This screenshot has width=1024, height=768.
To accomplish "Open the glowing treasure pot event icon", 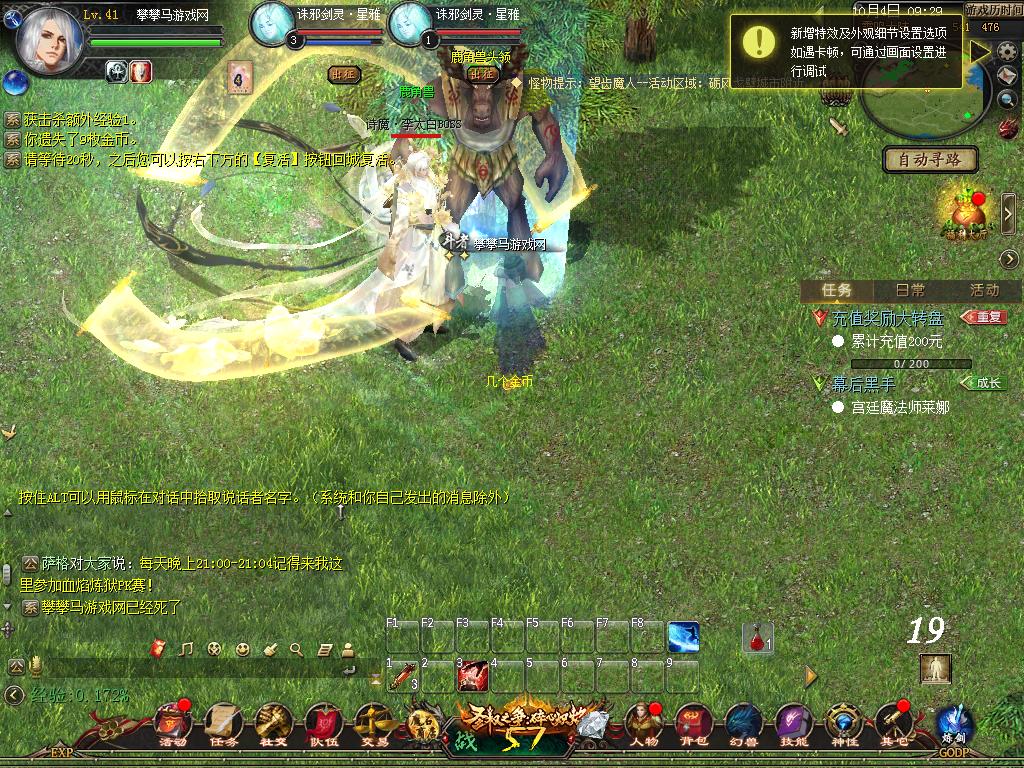I will (962, 213).
